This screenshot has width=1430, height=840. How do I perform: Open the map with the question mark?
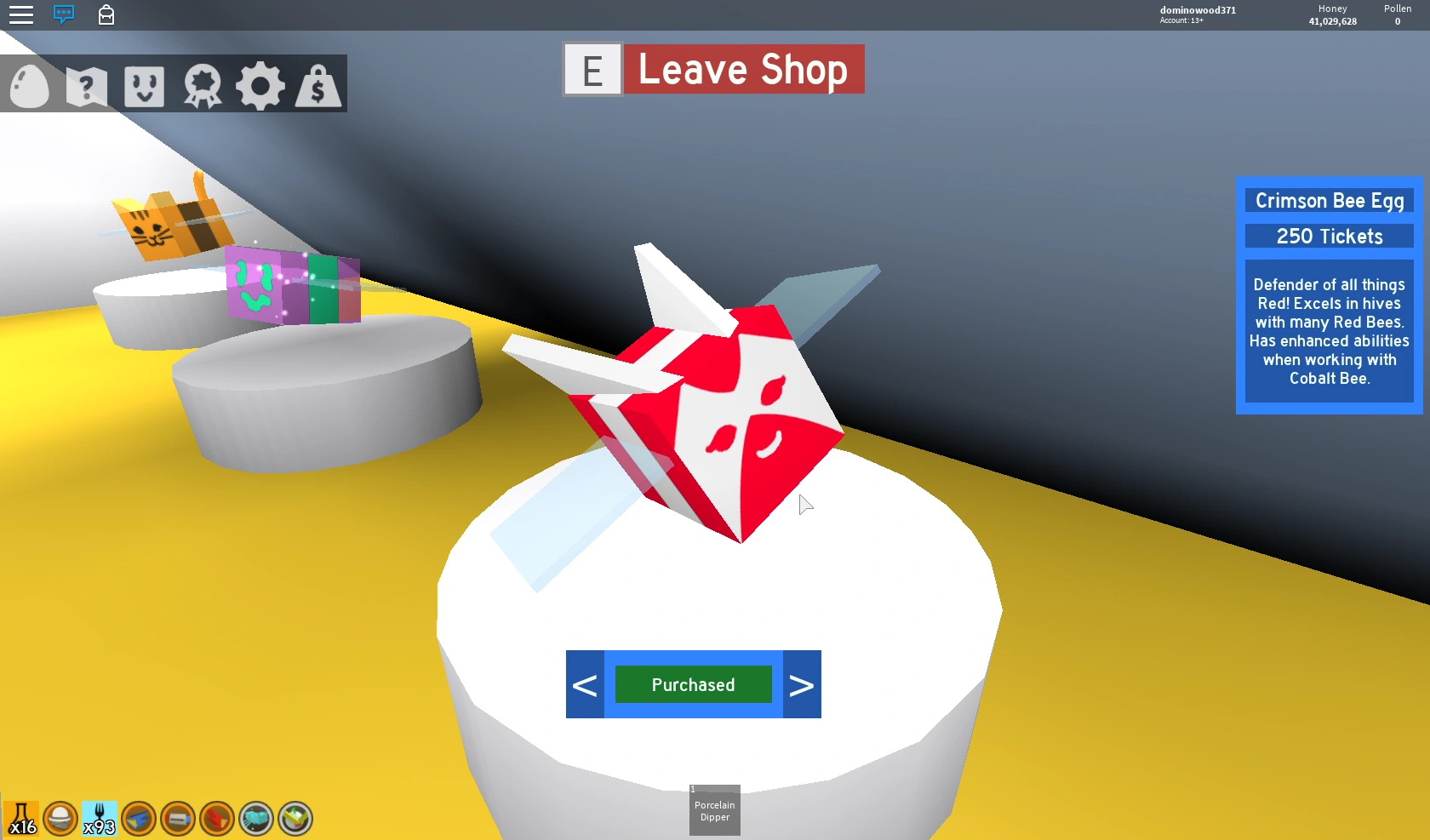coord(86,84)
